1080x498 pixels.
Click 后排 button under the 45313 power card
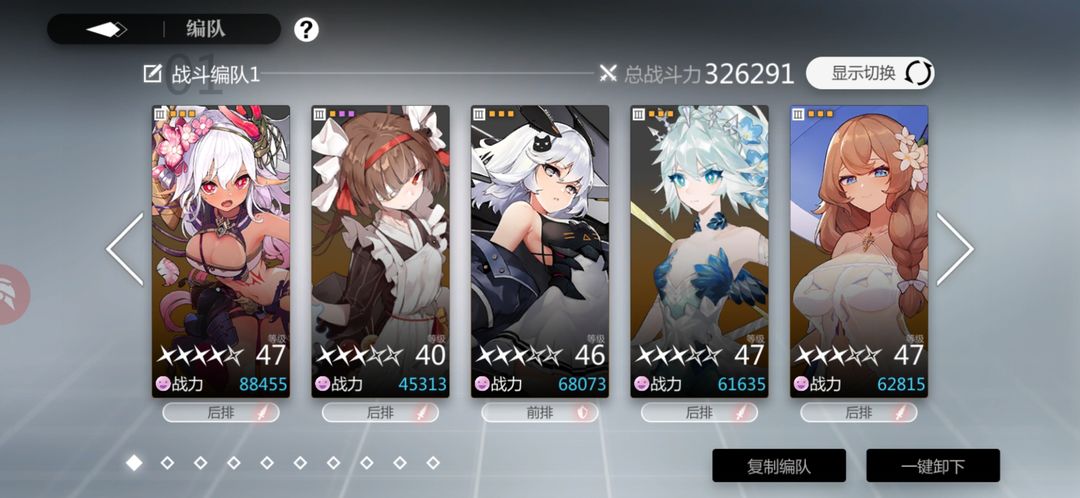point(380,412)
